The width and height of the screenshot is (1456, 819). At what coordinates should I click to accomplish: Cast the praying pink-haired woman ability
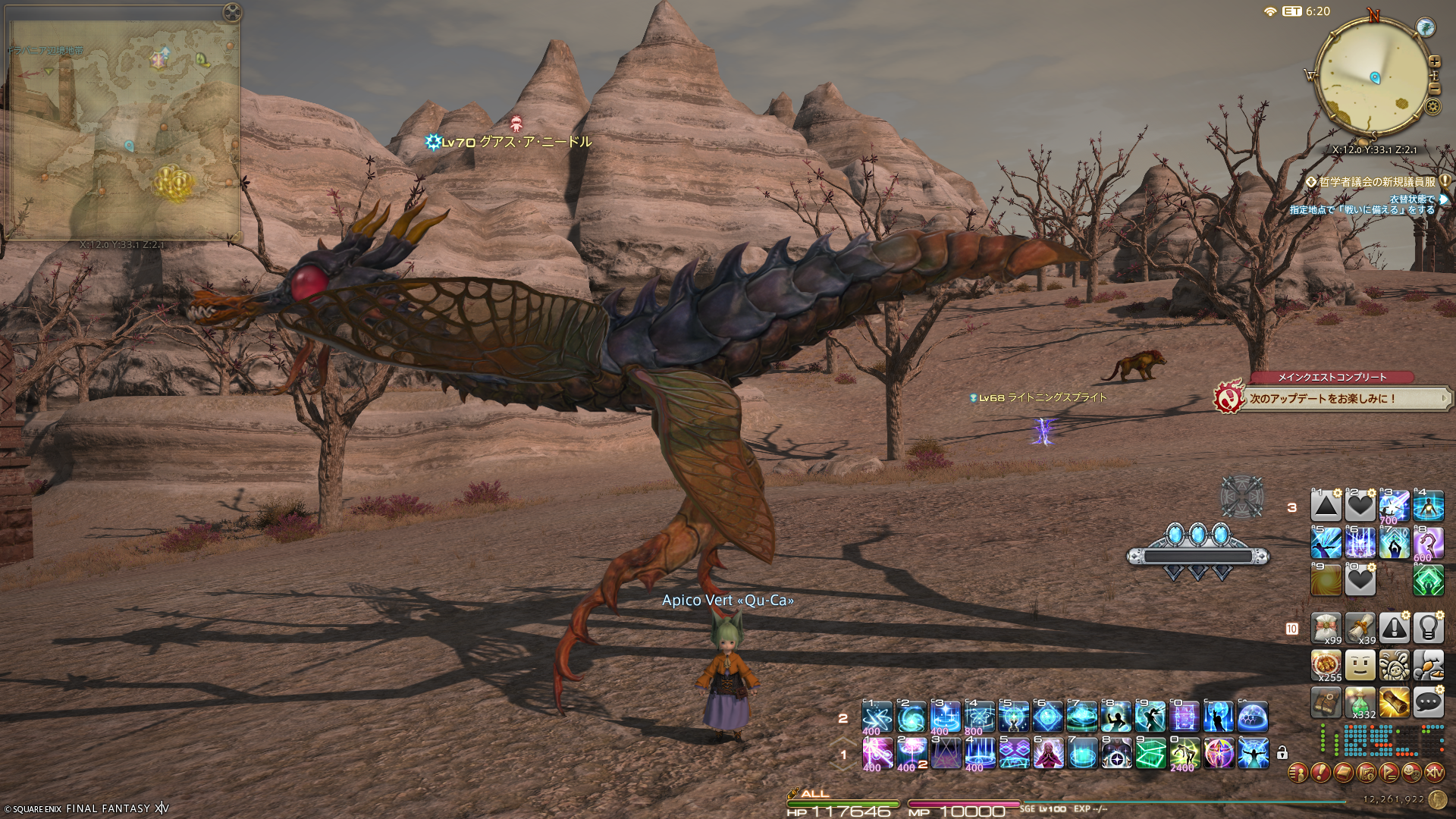click(x=1048, y=753)
